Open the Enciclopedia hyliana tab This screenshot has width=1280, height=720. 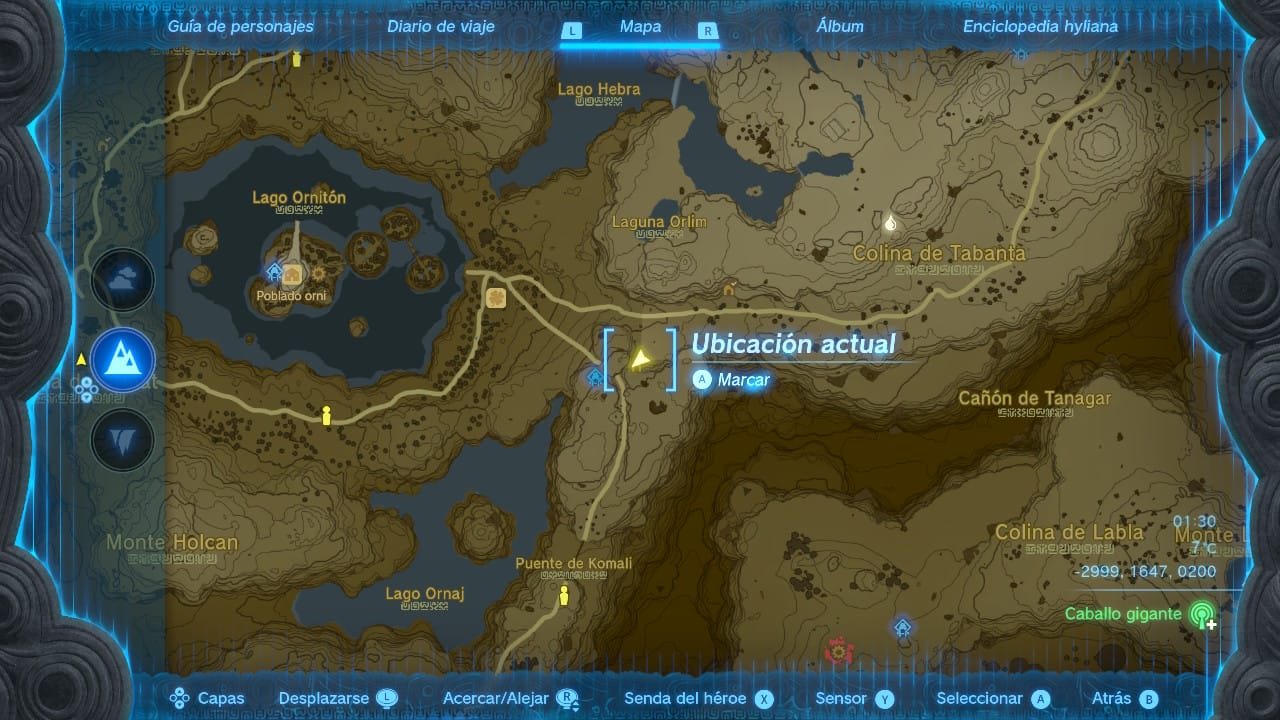tap(1040, 27)
